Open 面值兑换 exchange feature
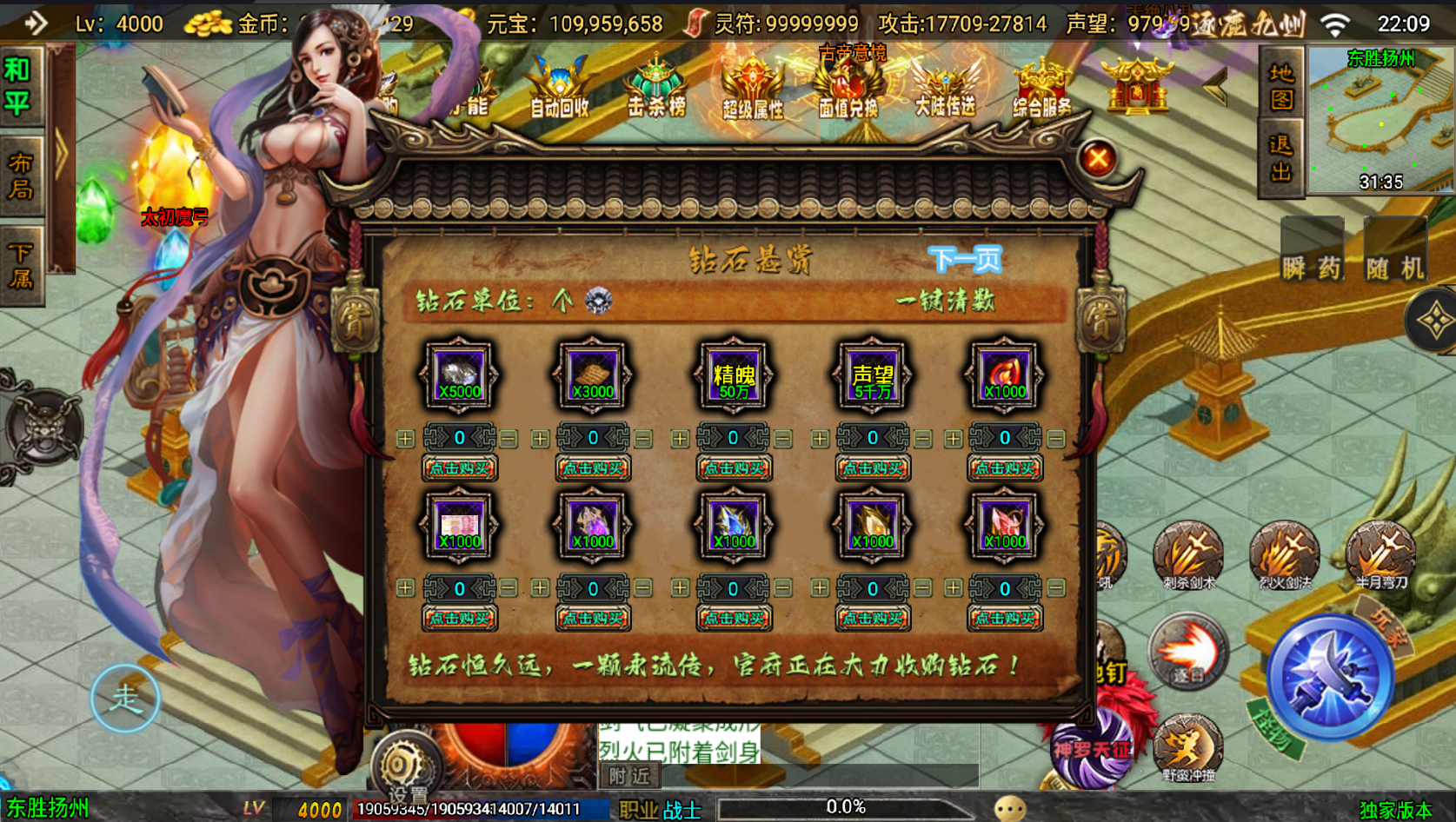 [x=849, y=91]
